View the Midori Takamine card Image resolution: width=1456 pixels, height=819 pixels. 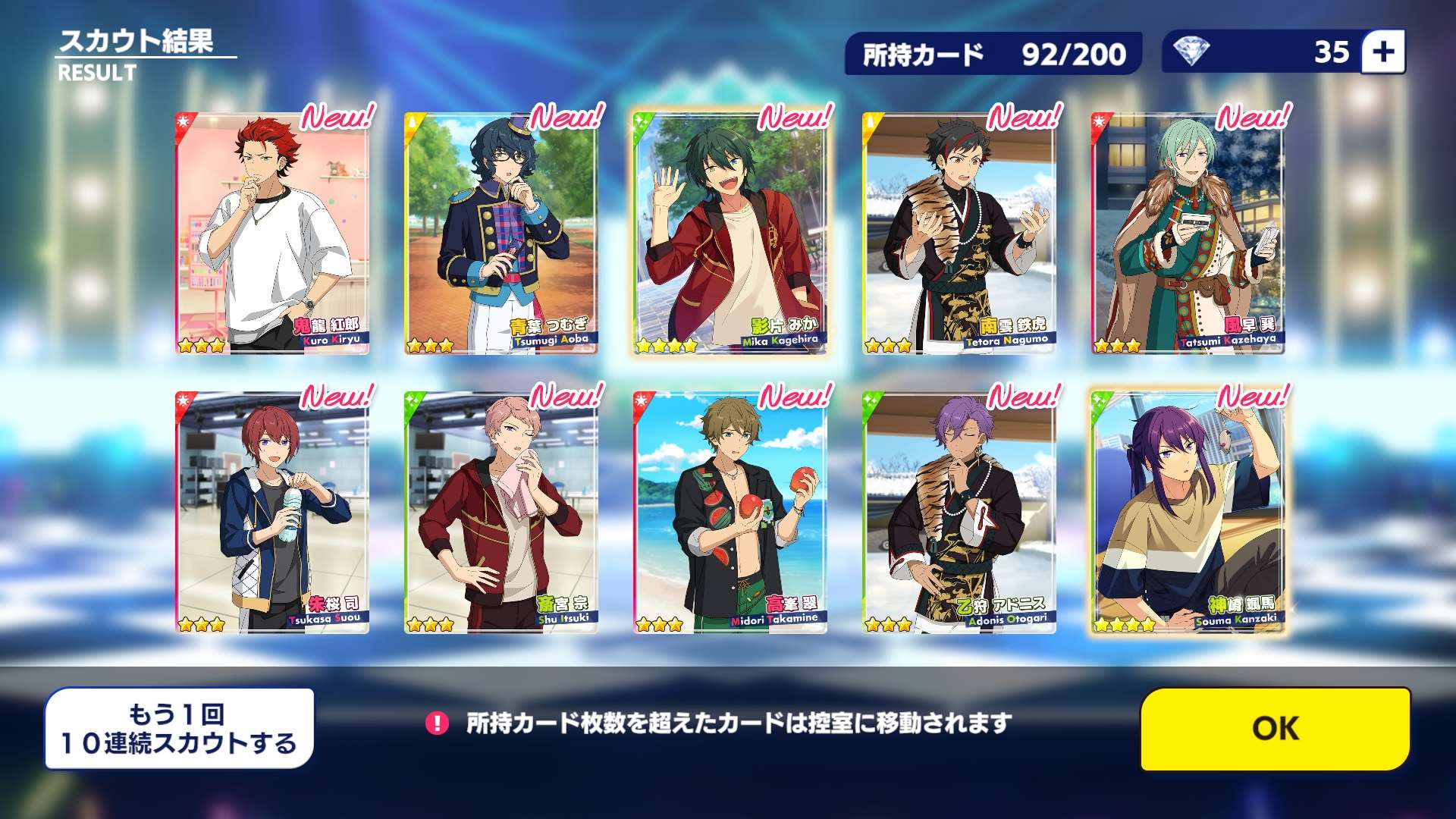click(730, 513)
